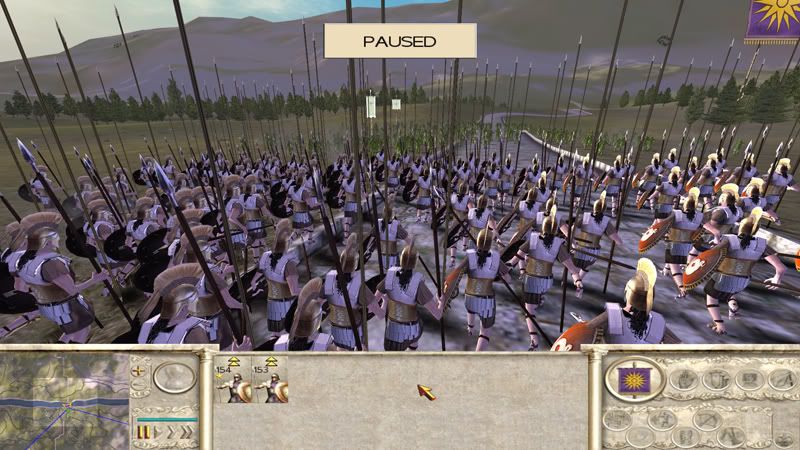Set normal speed with the small triangle button

click(x=157, y=433)
